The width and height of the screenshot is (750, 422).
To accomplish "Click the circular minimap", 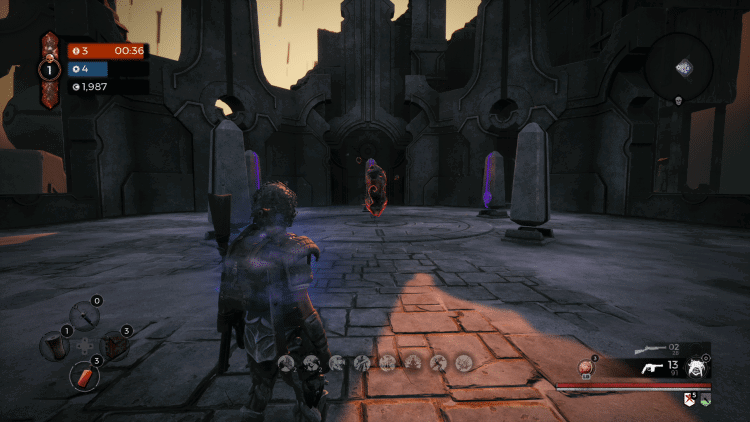I will pyautogui.click(x=684, y=65).
